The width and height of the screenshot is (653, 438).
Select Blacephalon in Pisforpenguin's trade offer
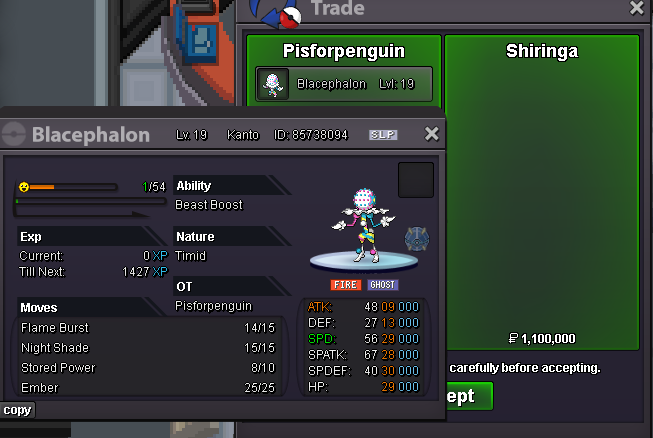345,84
